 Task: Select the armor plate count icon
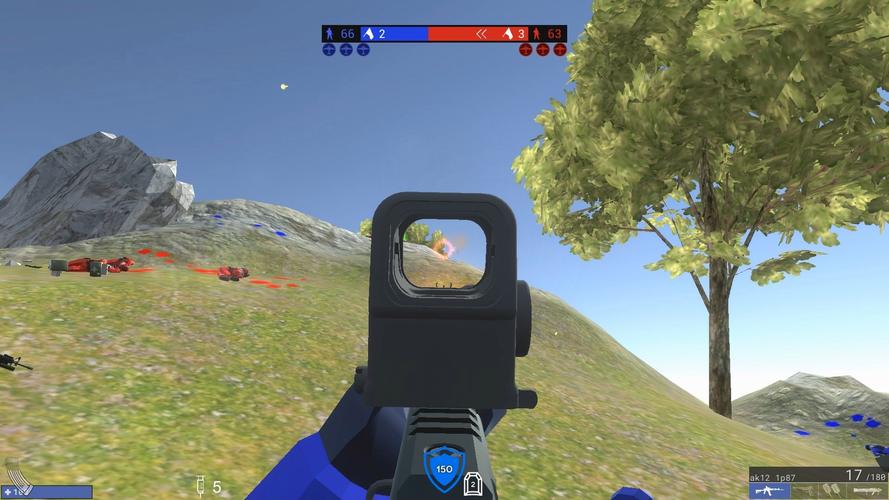pos(473,484)
